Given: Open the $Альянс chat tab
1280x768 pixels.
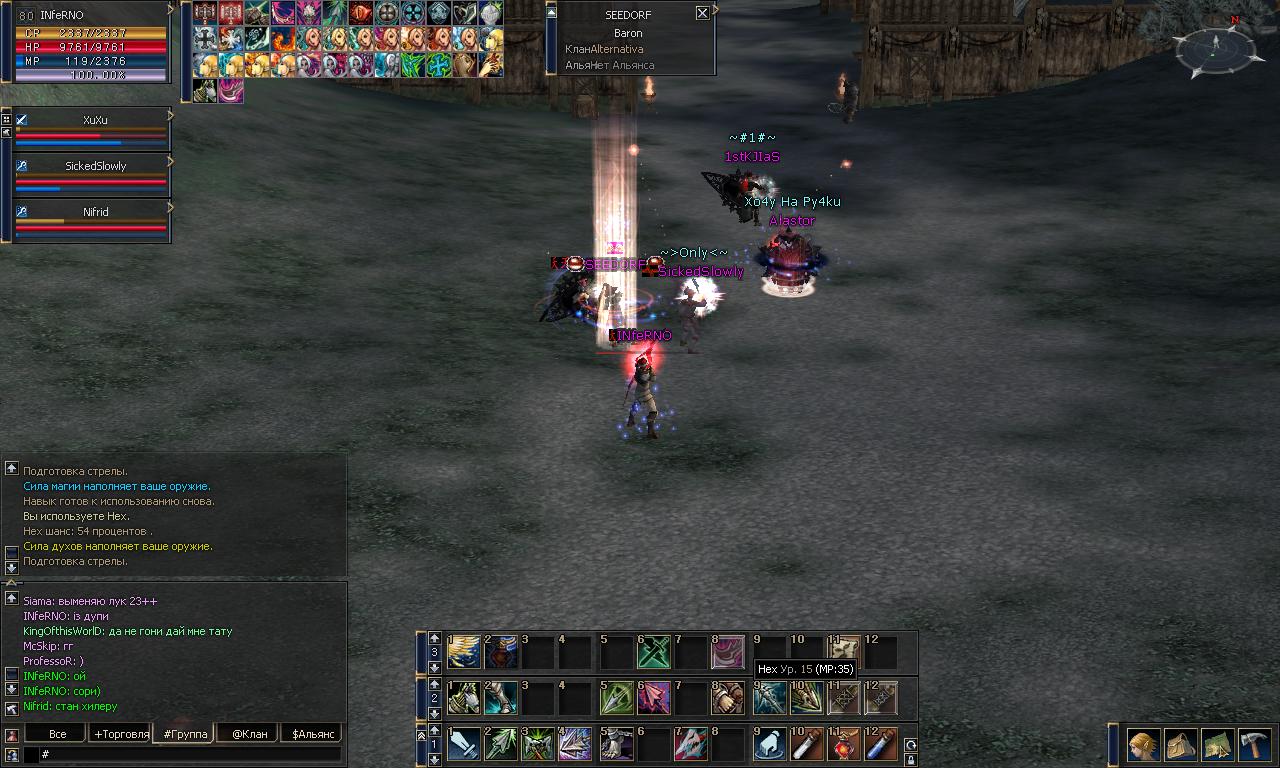Looking at the screenshot, I should tap(311, 734).
